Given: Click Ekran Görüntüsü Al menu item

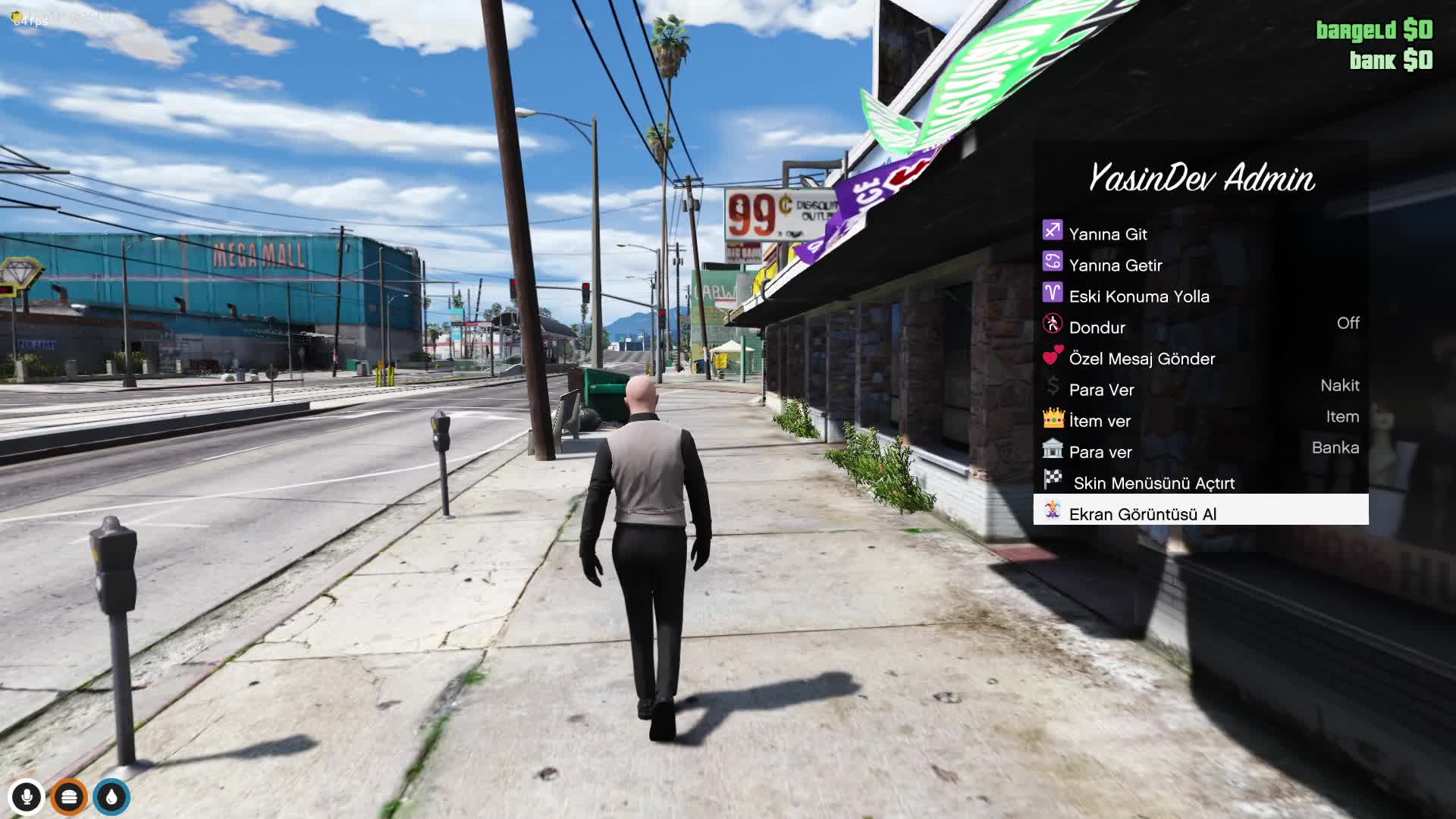Looking at the screenshot, I should pyautogui.click(x=1200, y=513).
